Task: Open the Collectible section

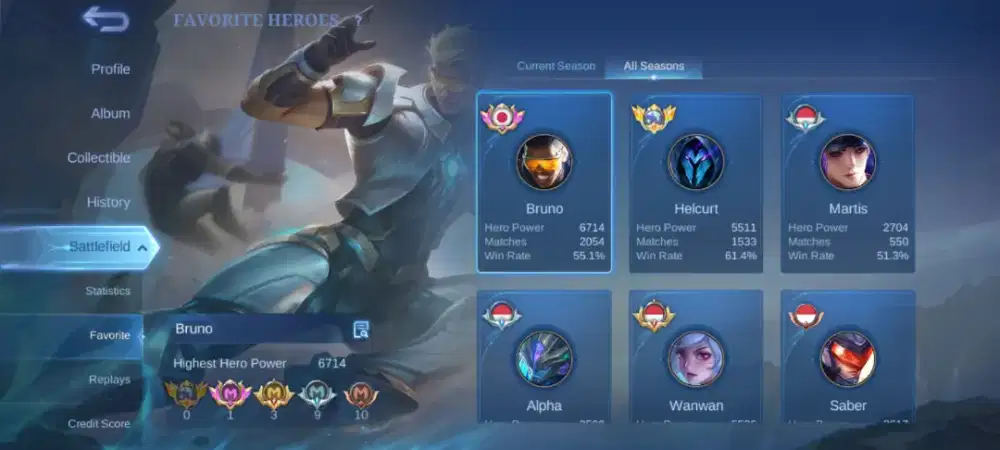Action: pos(99,158)
